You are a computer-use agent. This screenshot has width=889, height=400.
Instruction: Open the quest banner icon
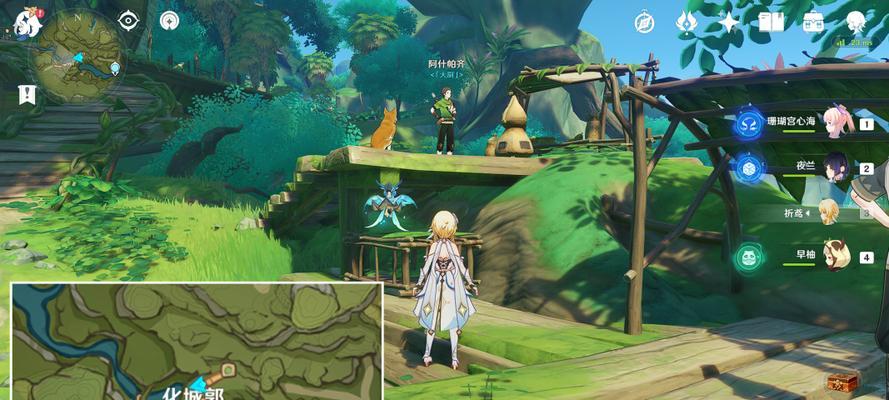pos(27,94)
